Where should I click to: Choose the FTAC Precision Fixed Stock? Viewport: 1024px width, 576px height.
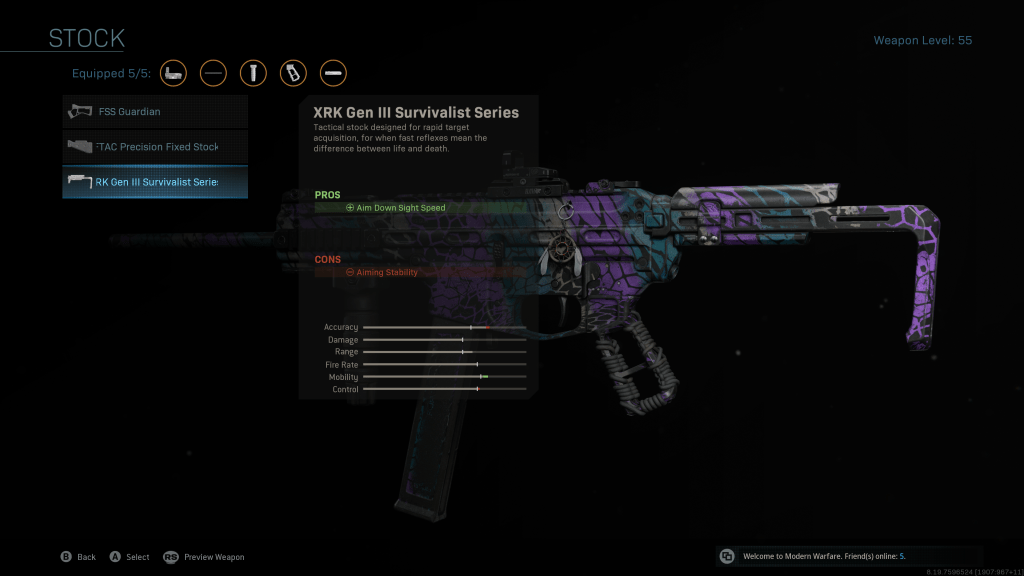point(155,147)
